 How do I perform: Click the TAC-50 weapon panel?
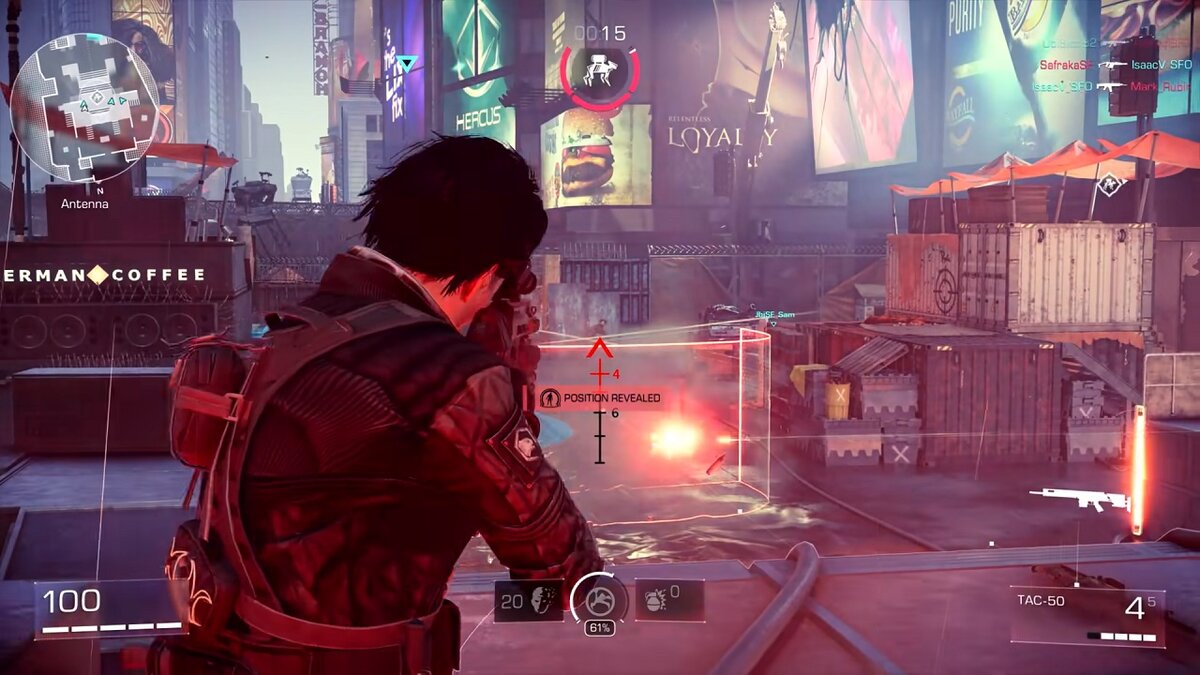[x=1087, y=615]
